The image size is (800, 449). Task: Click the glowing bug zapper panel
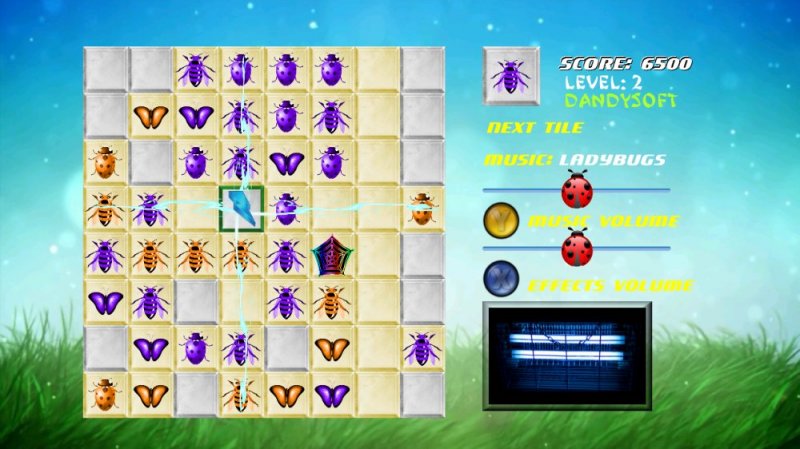click(x=566, y=356)
